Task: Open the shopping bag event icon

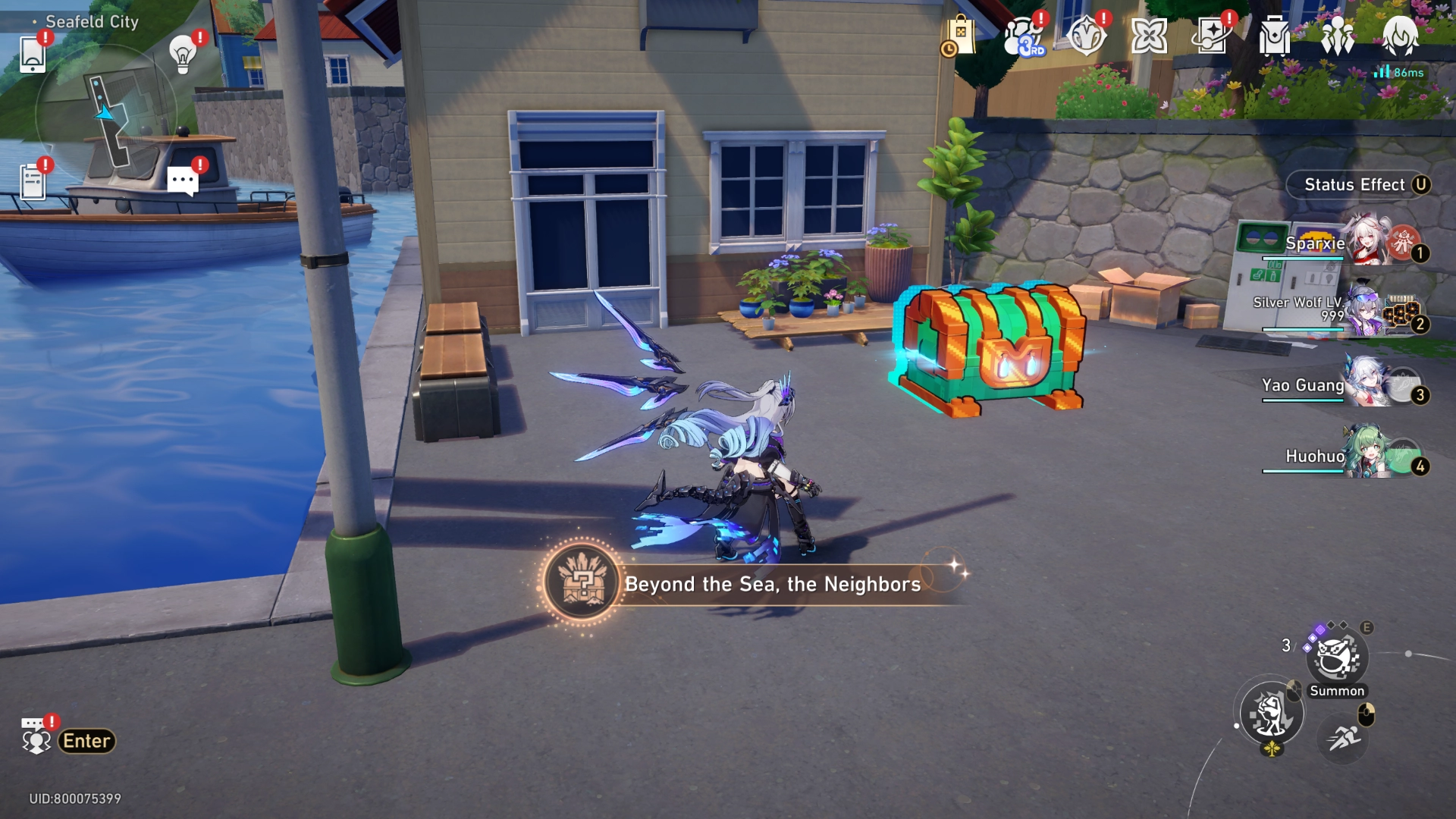Action: 963,34
